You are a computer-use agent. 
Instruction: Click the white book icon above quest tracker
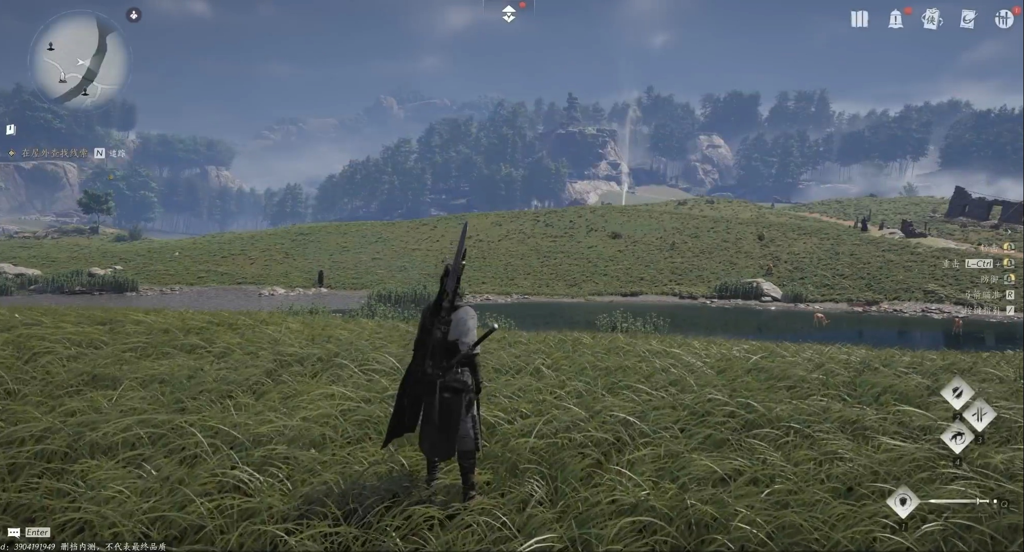[x=10, y=130]
